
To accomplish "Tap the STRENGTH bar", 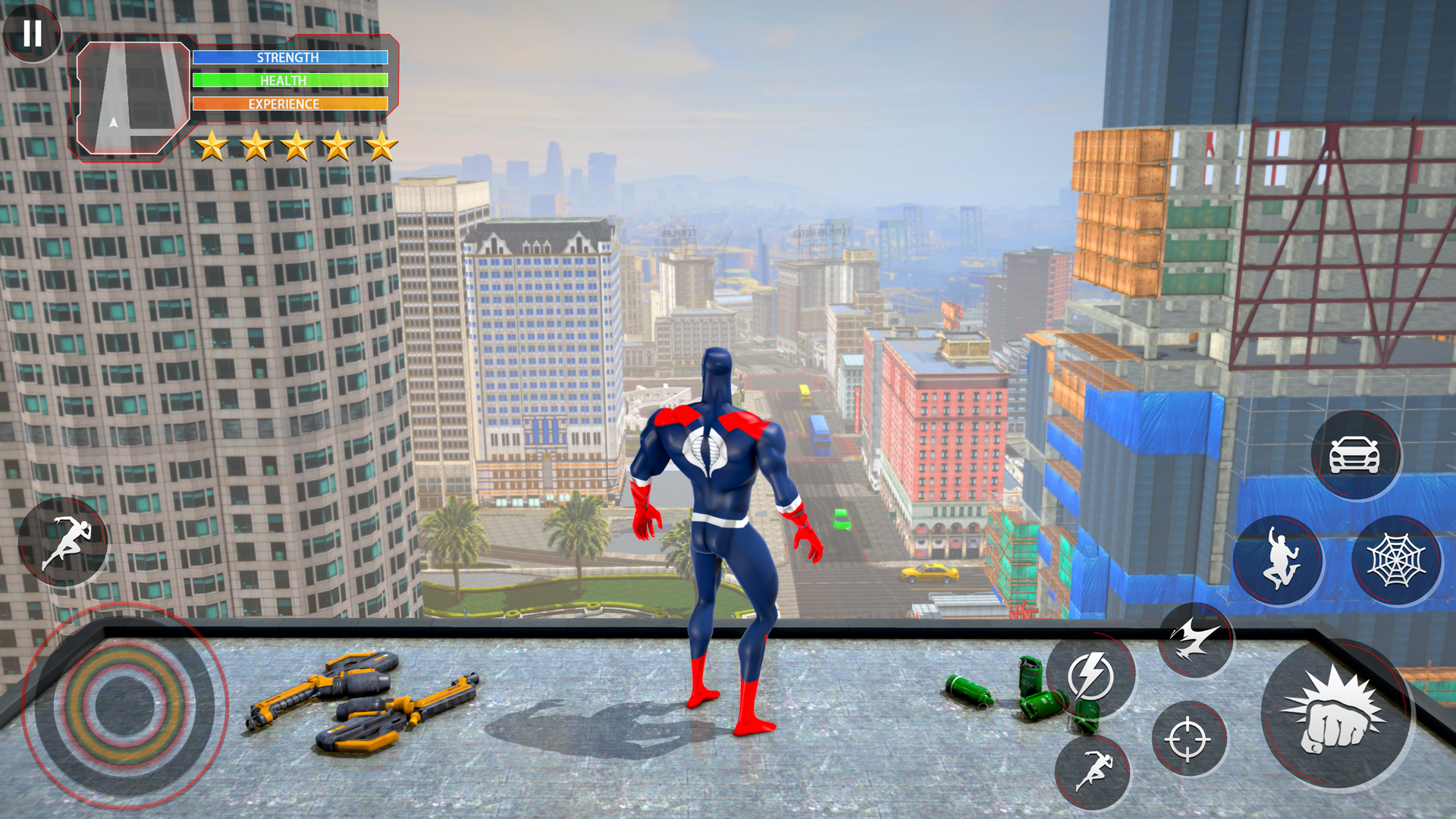I will [x=290, y=57].
